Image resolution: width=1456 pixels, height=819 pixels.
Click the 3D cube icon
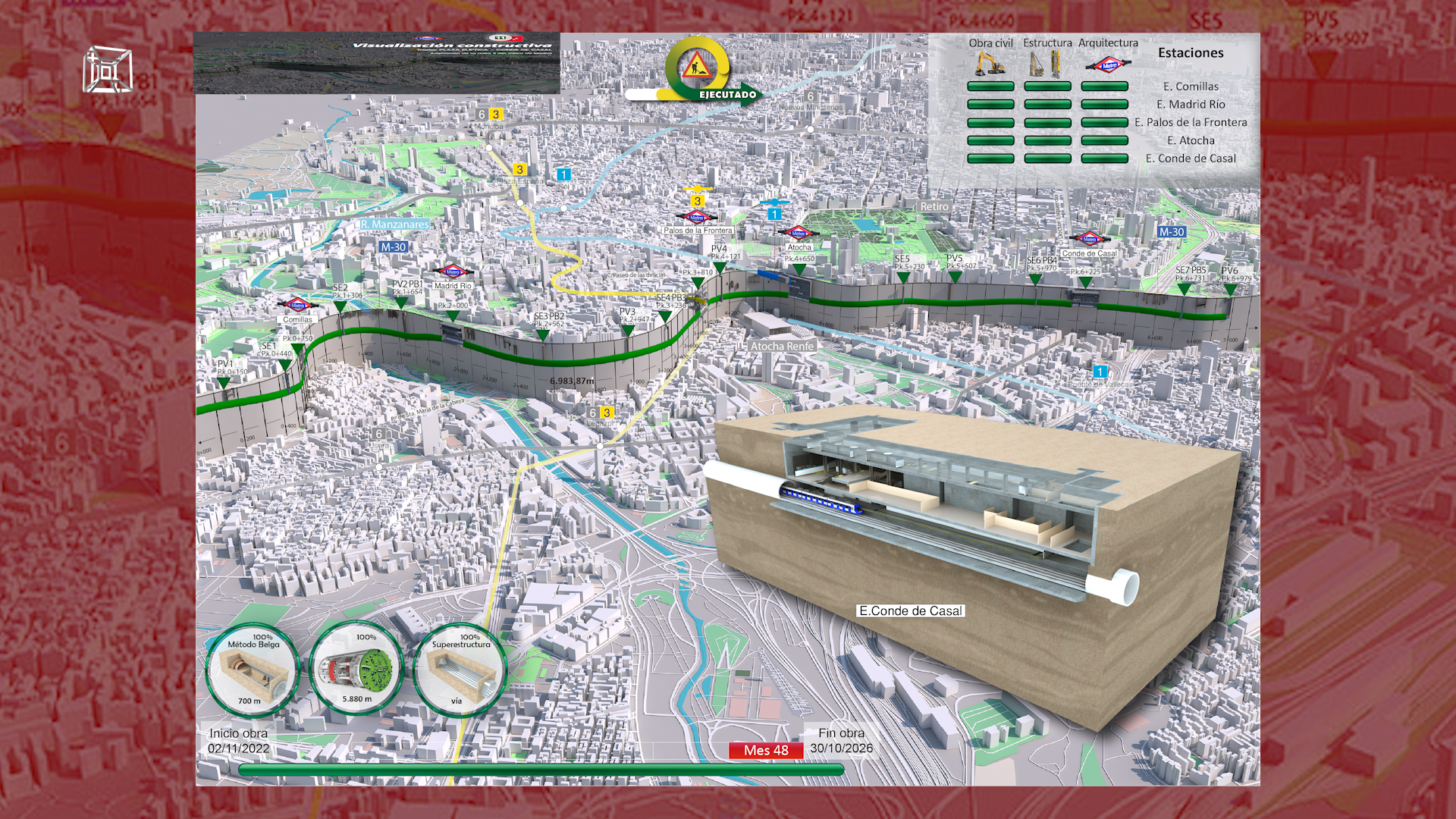pos(107,70)
